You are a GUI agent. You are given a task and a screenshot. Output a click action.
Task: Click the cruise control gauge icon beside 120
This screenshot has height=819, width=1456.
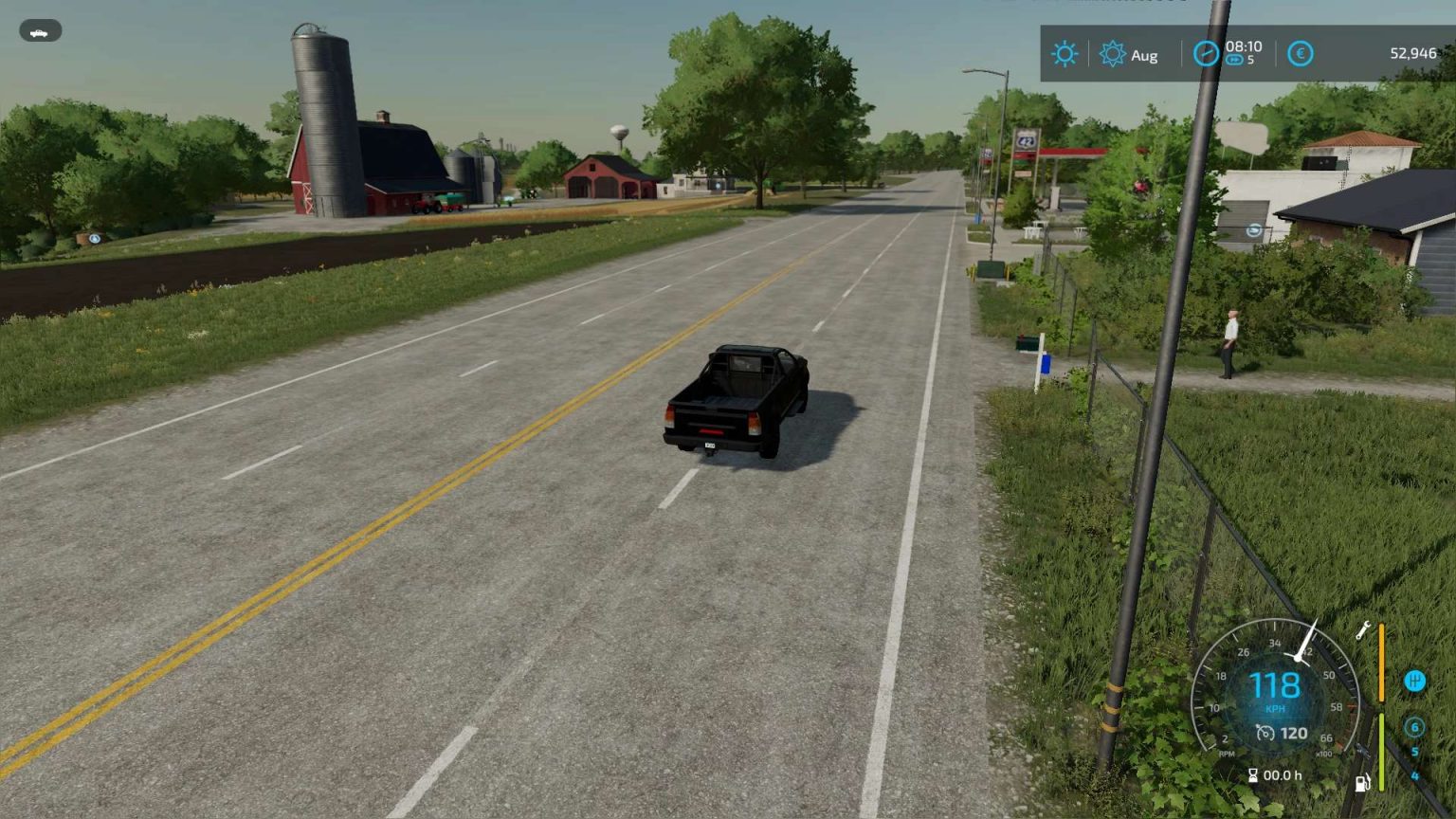coord(1265,731)
